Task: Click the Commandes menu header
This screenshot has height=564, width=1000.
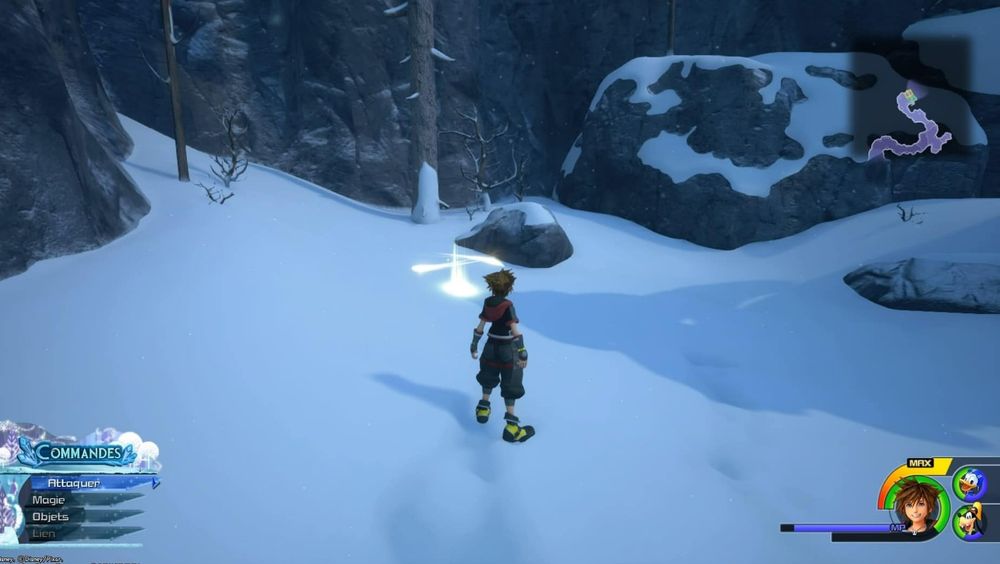Action: click(78, 454)
